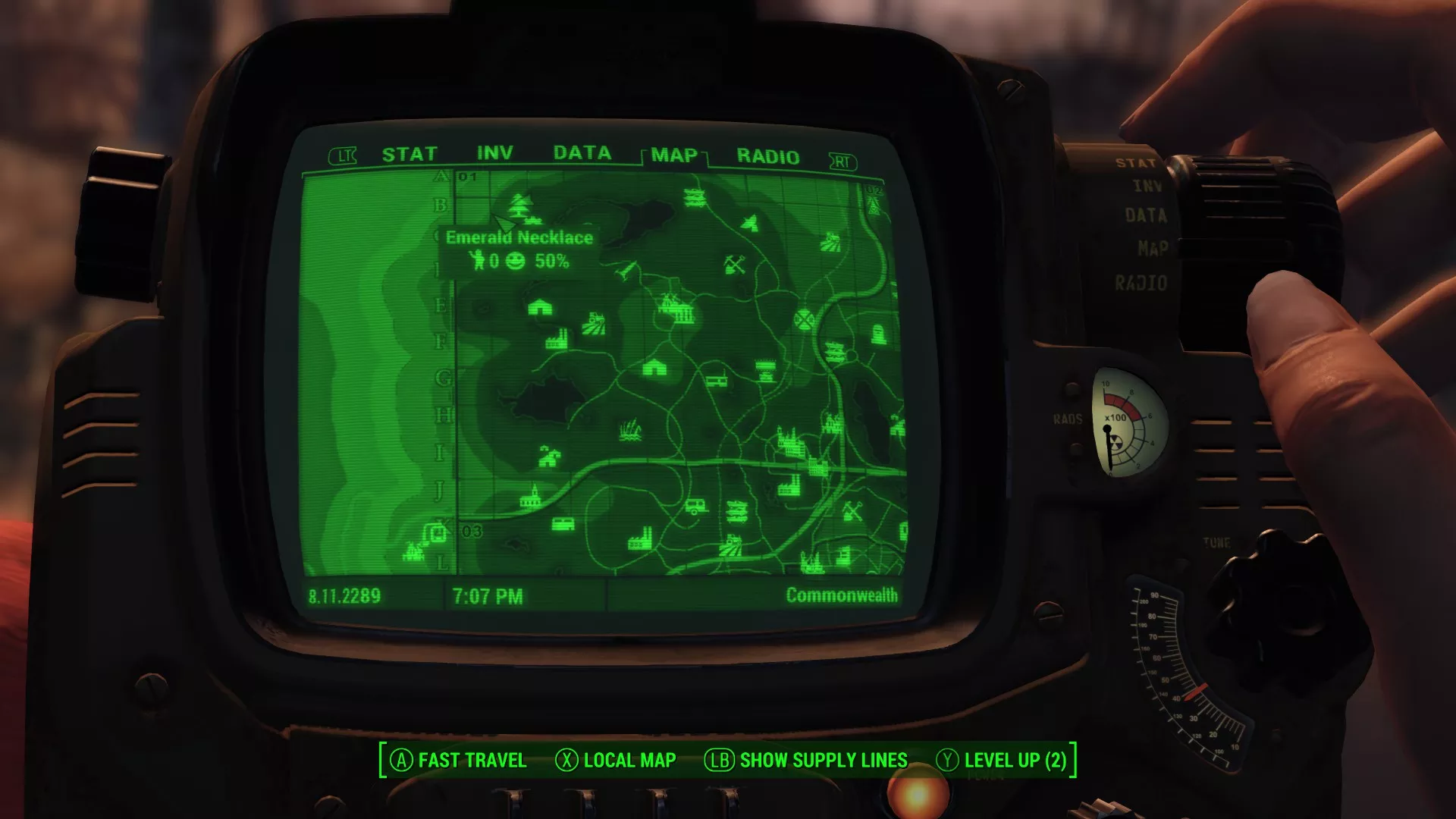1456x819 pixels.
Task: Open the RADIO tab
Action: pos(767,157)
